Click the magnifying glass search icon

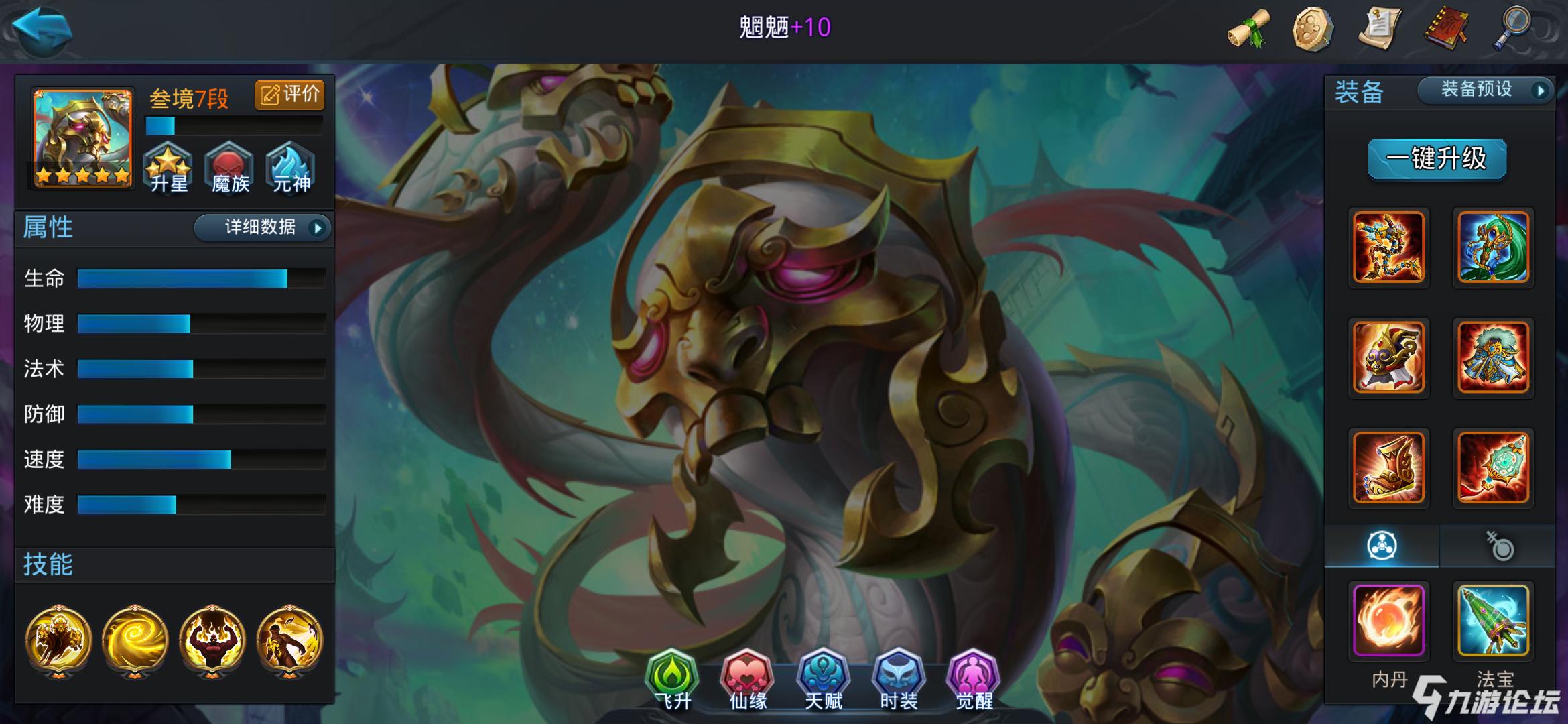tap(1513, 27)
